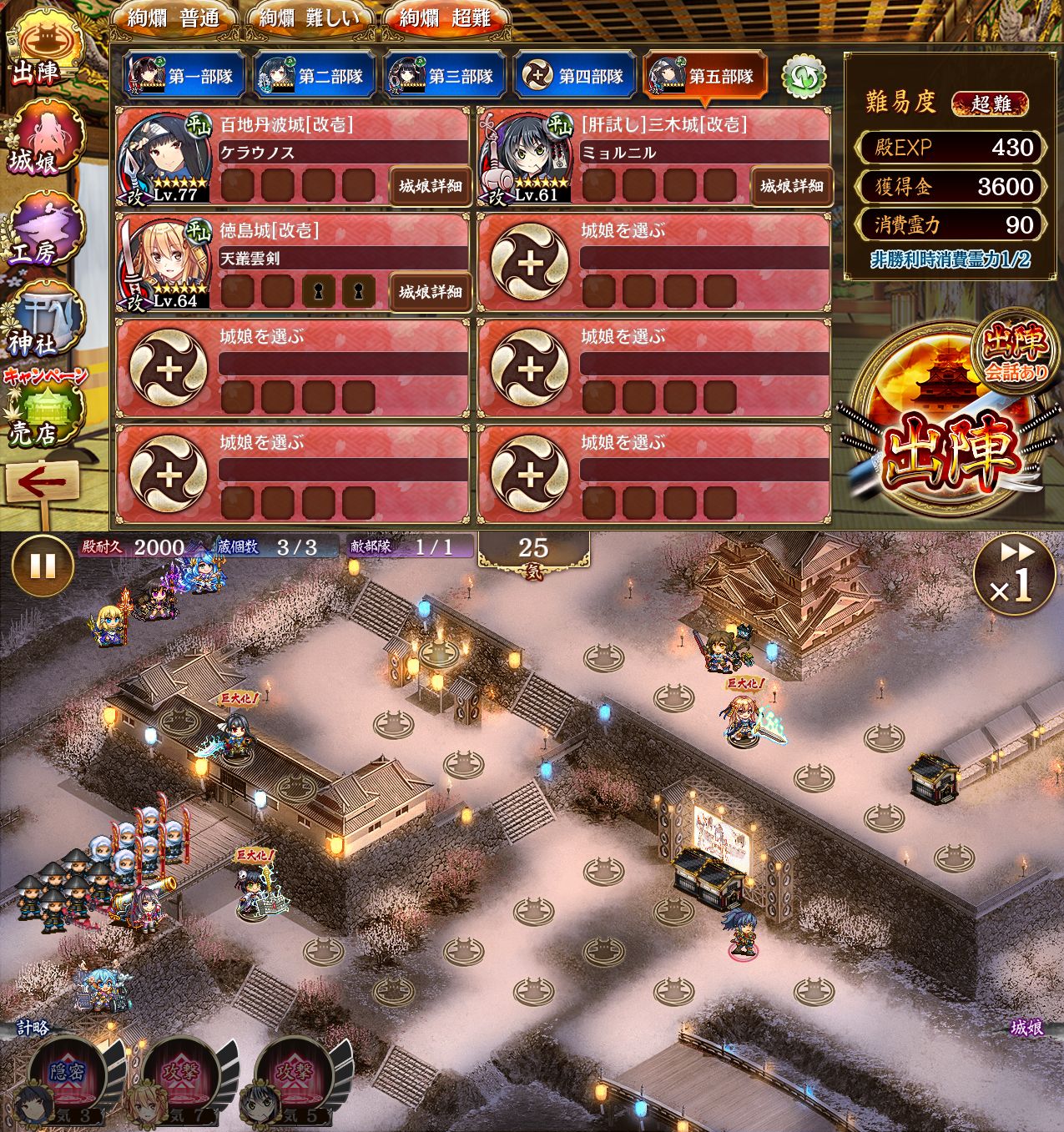Open the 売店 shop menu
Viewport: 1064px width, 1132px height.
43,415
